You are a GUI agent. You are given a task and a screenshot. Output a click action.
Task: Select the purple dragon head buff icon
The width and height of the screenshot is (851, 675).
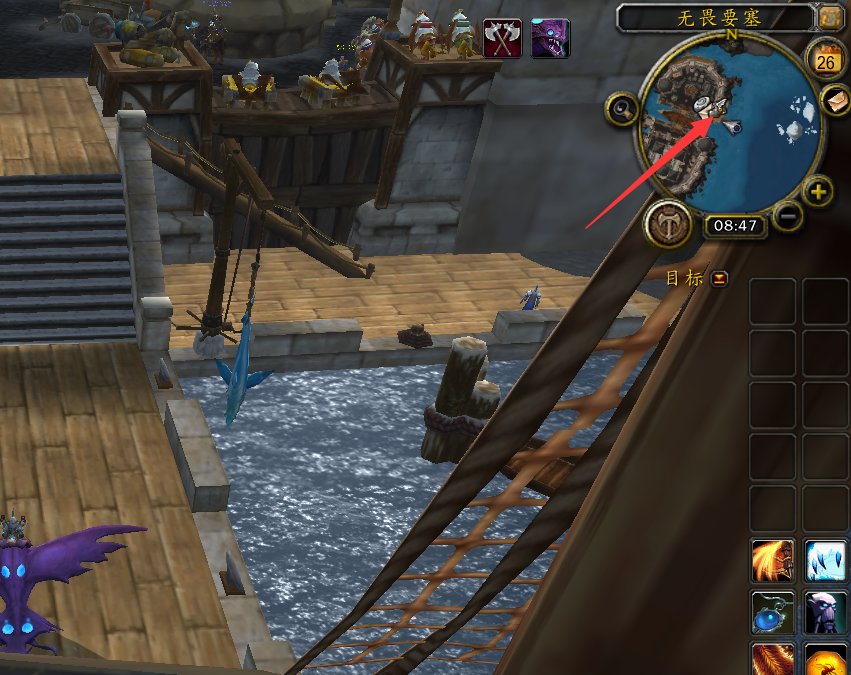click(x=550, y=38)
